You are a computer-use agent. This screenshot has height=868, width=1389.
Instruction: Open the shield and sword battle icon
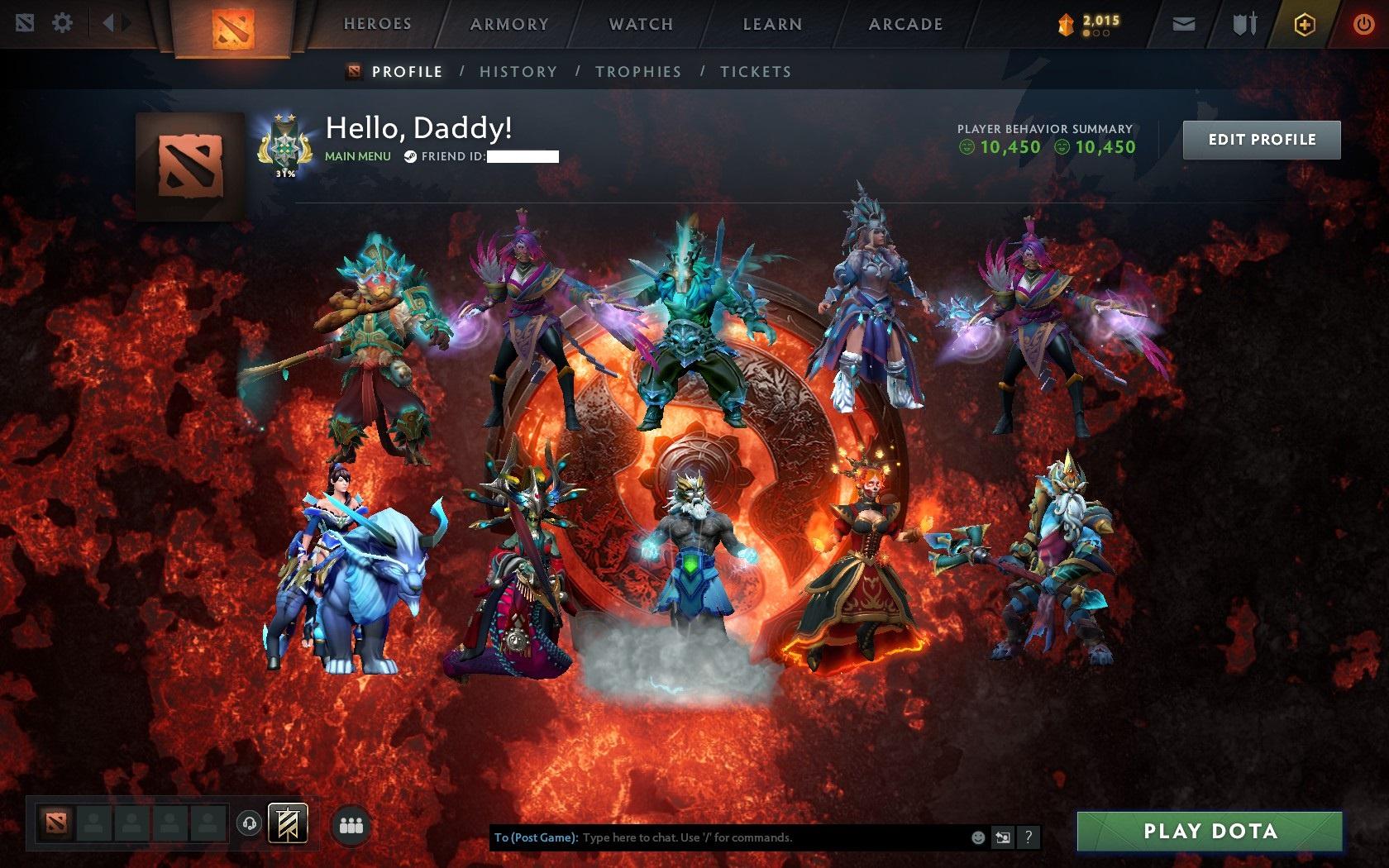(x=1244, y=23)
